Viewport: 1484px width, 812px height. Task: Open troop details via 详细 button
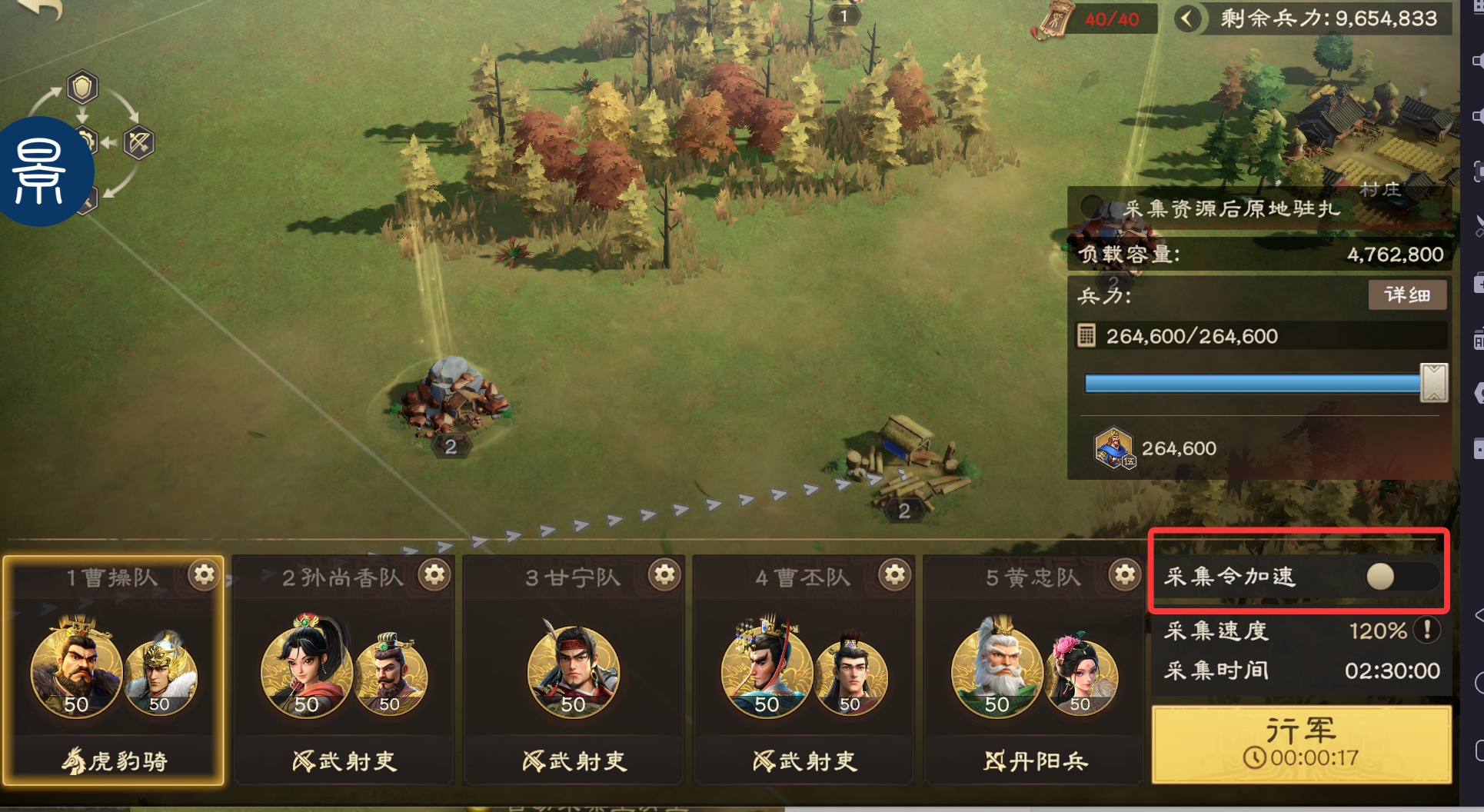[1406, 295]
